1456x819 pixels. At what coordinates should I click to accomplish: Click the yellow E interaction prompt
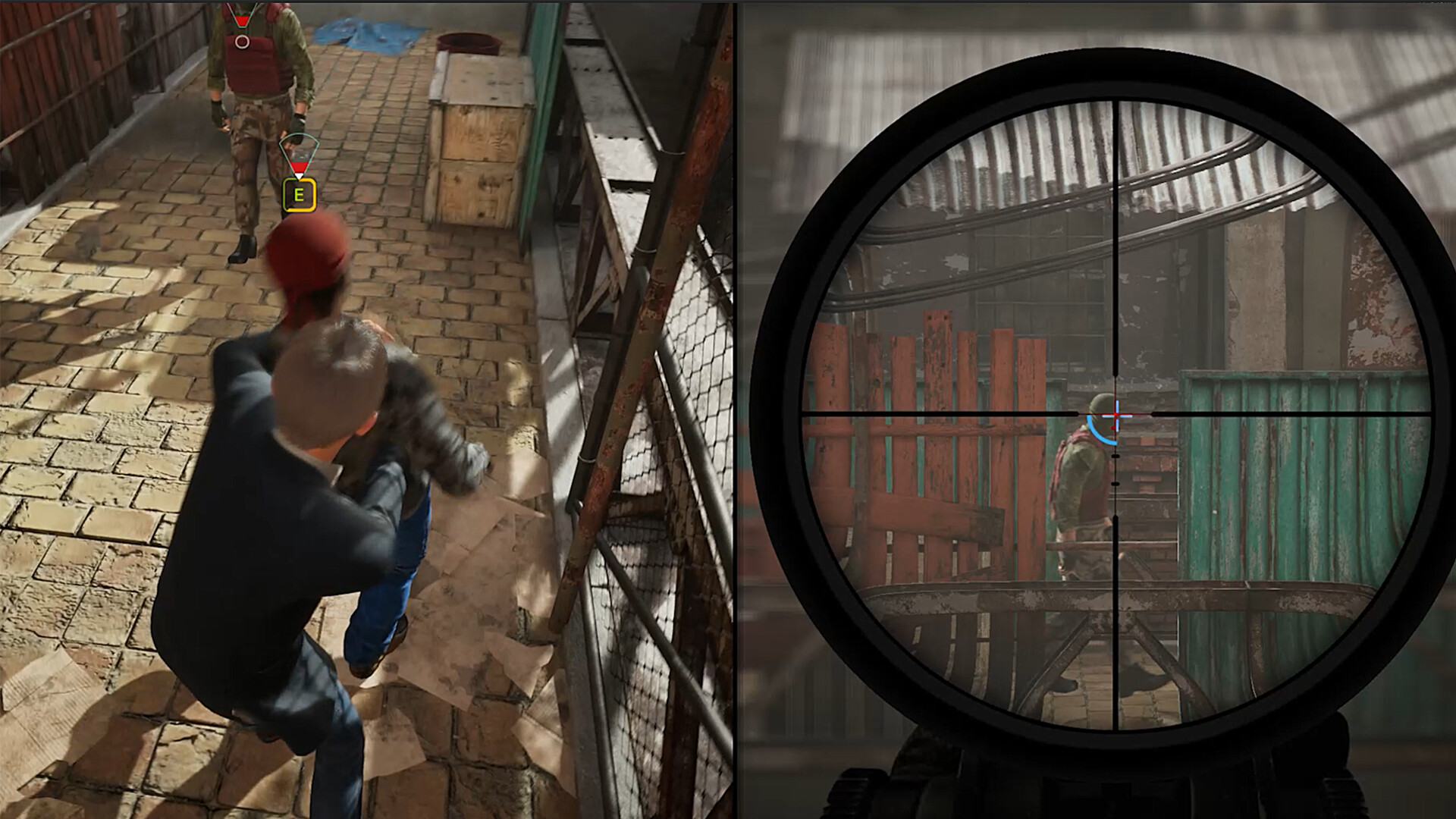300,195
